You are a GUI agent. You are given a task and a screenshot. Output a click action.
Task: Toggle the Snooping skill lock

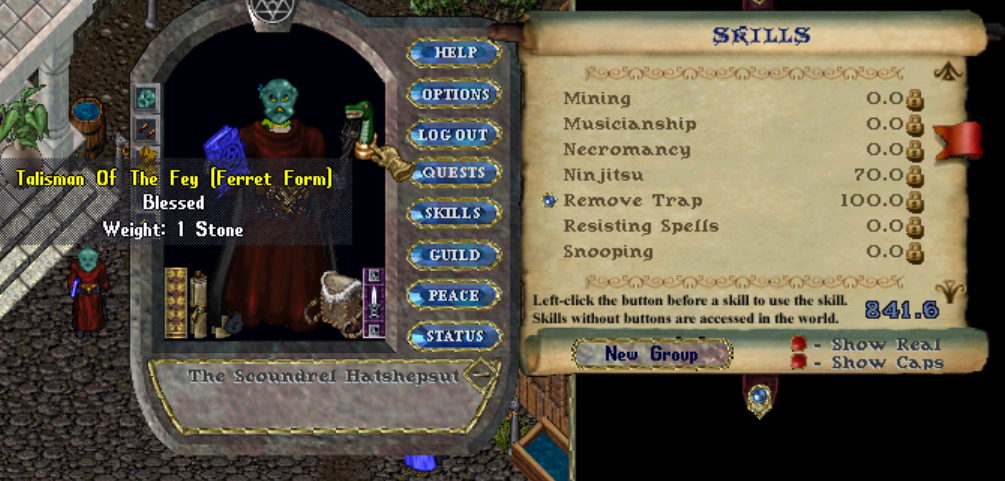coord(914,253)
